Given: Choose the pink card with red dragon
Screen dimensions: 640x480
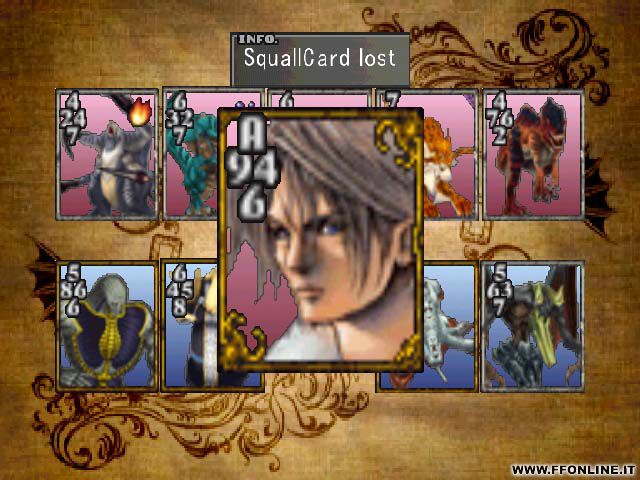Looking at the screenshot, I should [x=532, y=153].
